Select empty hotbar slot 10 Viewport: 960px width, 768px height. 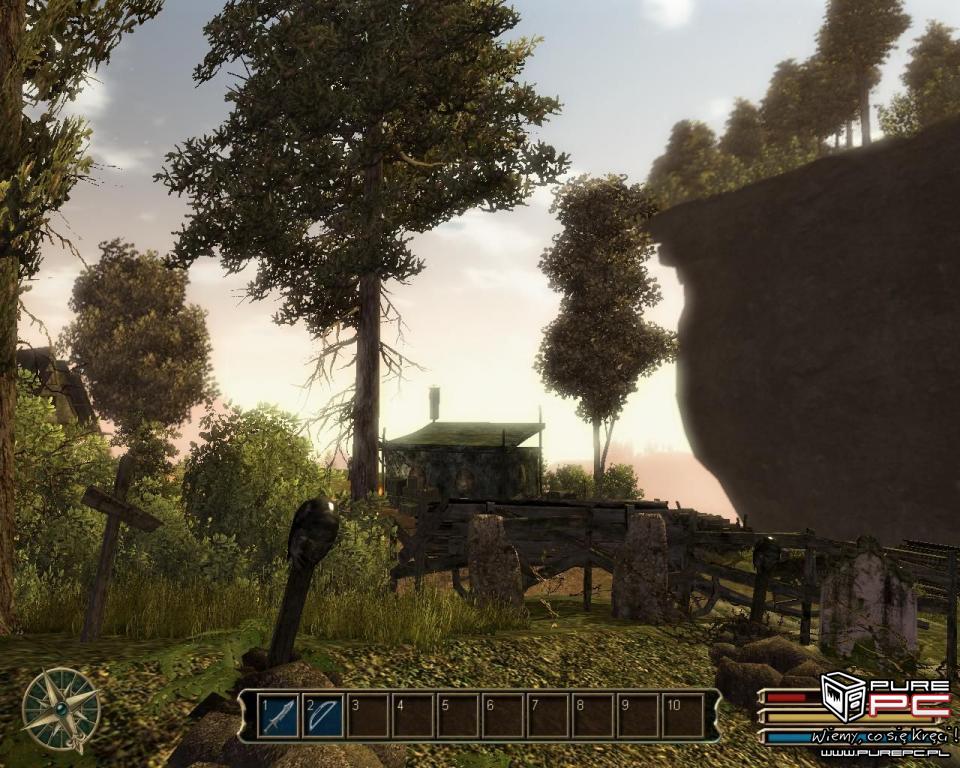click(x=683, y=716)
